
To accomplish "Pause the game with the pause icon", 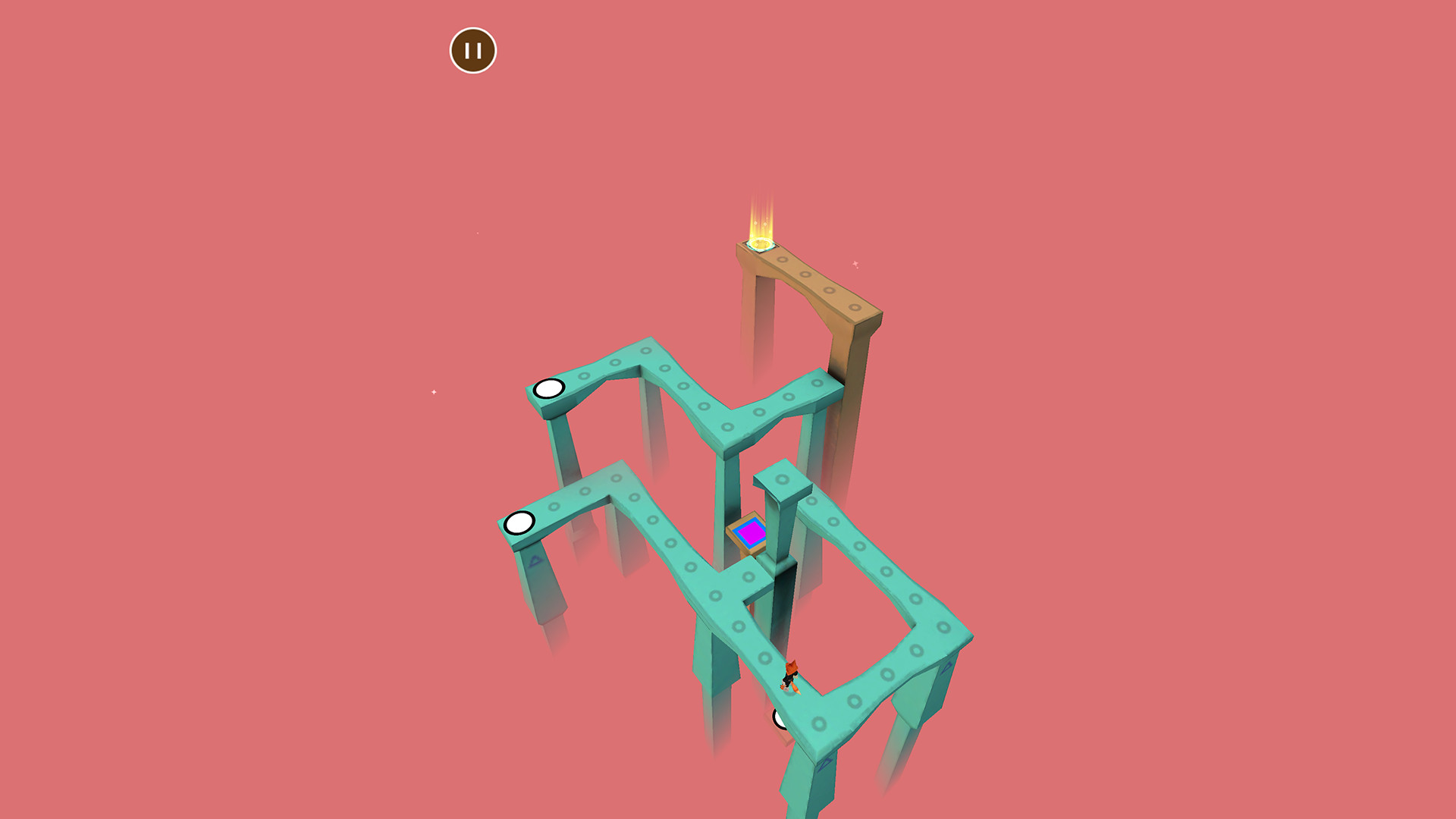I will (473, 50).
